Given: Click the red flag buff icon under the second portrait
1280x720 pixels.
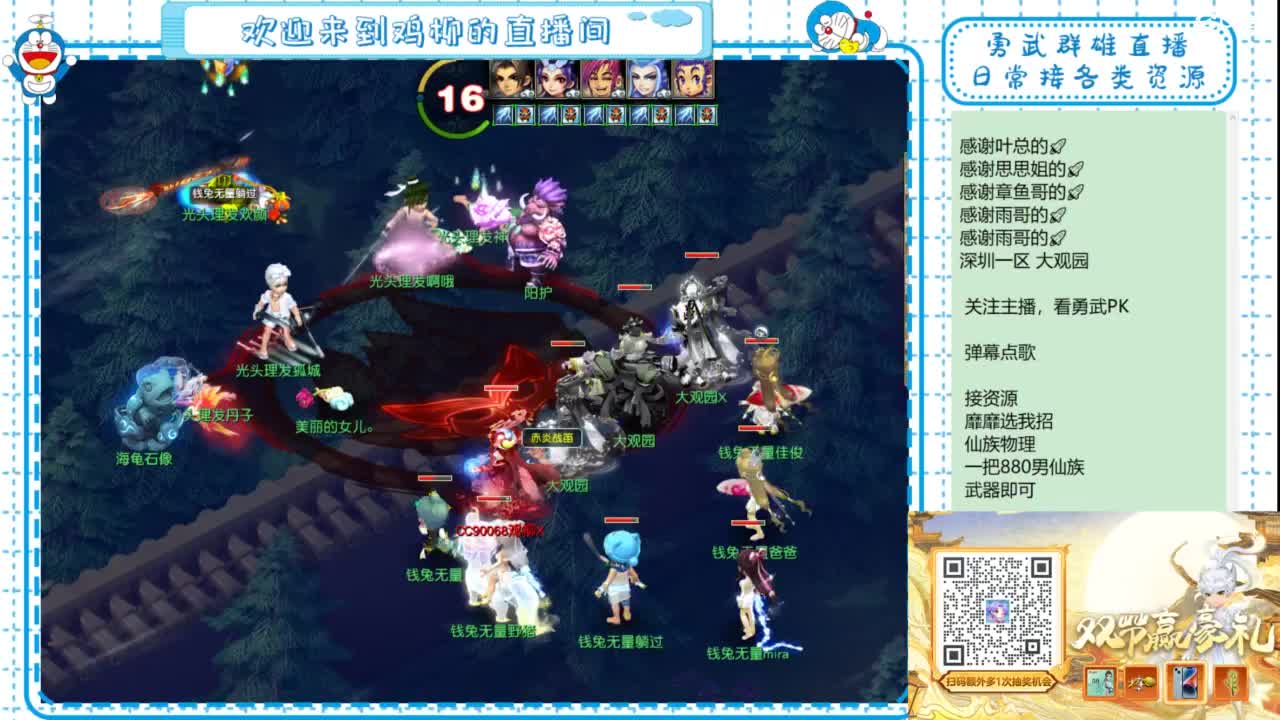Looking at the screenshot, I should point(570,115).
